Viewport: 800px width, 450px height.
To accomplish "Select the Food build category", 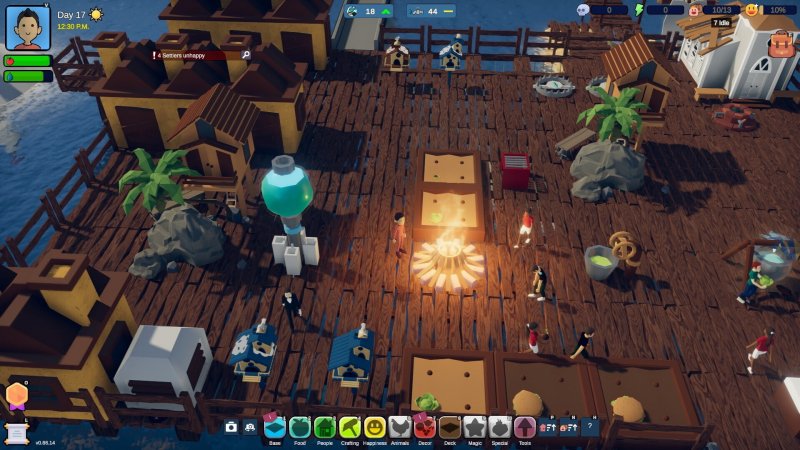I will (300, 428).
